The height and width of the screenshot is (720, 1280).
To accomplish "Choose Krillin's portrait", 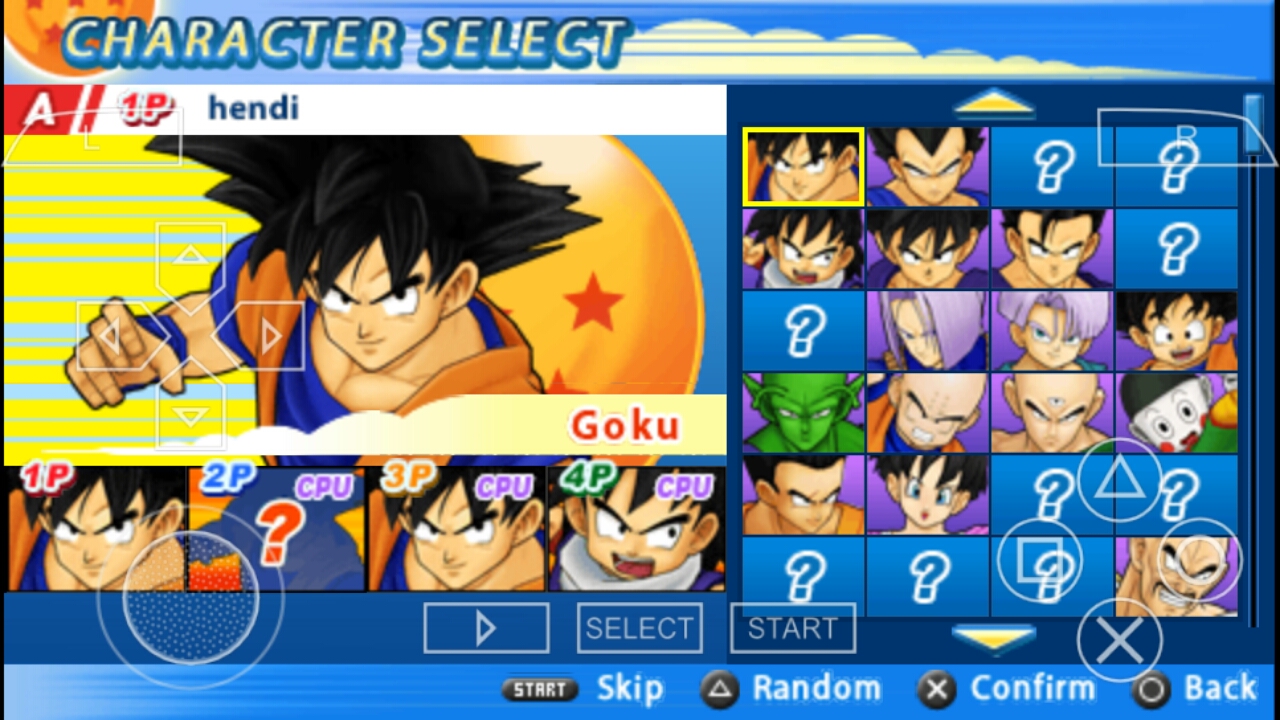I will pos(926,410).
